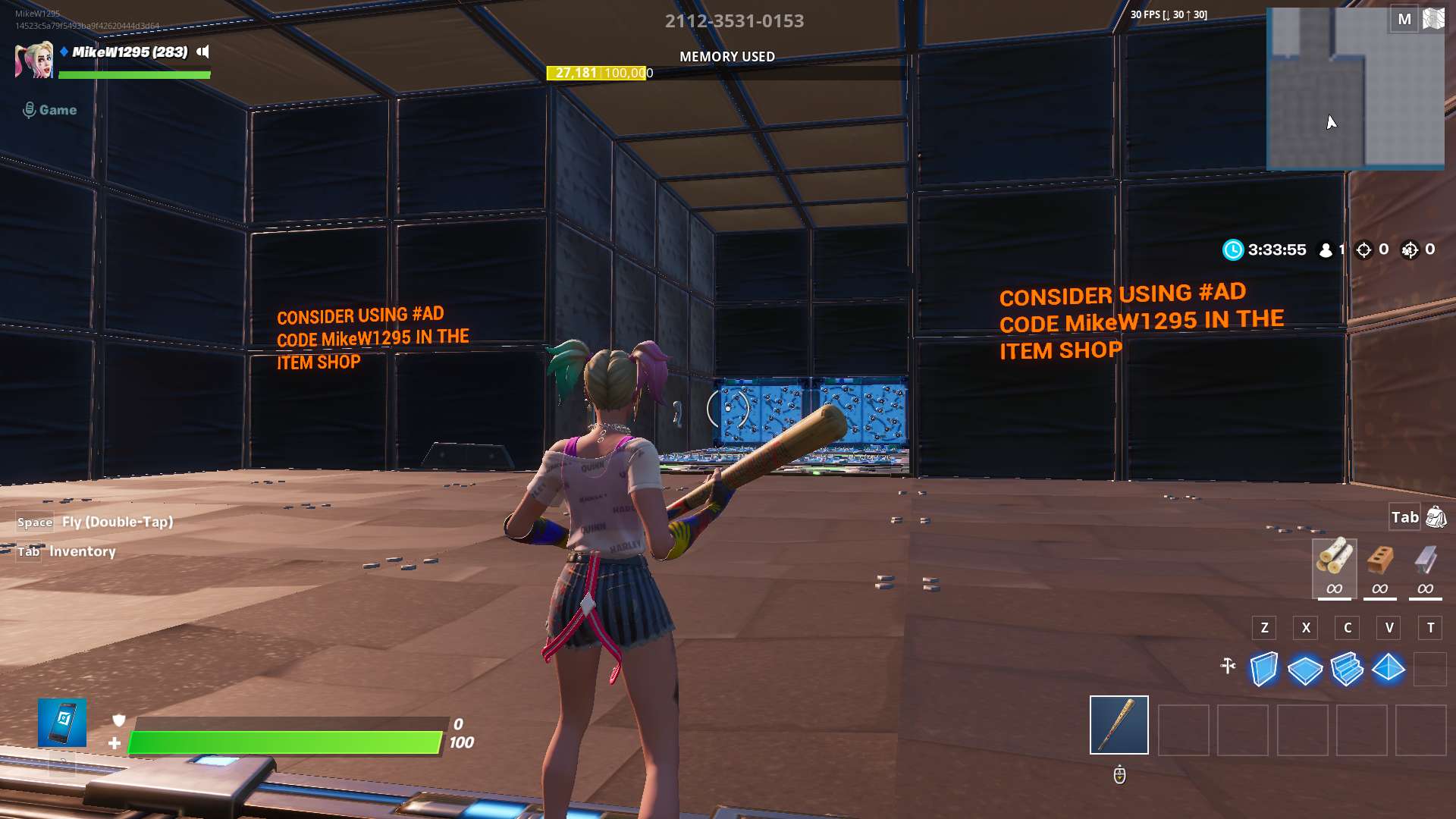
Task: Open the map with the M button
Action: tap(1404, 18)
